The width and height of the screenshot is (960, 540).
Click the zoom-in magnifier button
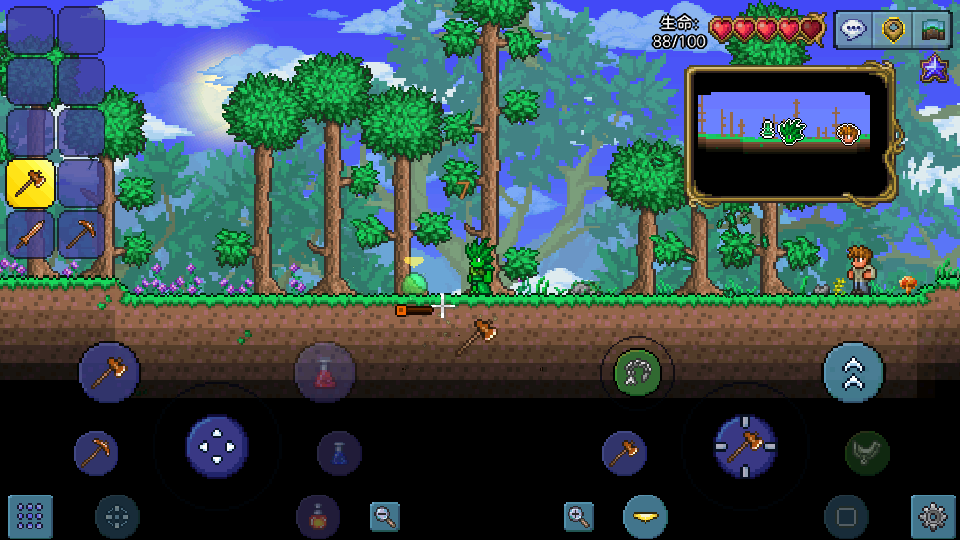(578, 516)
